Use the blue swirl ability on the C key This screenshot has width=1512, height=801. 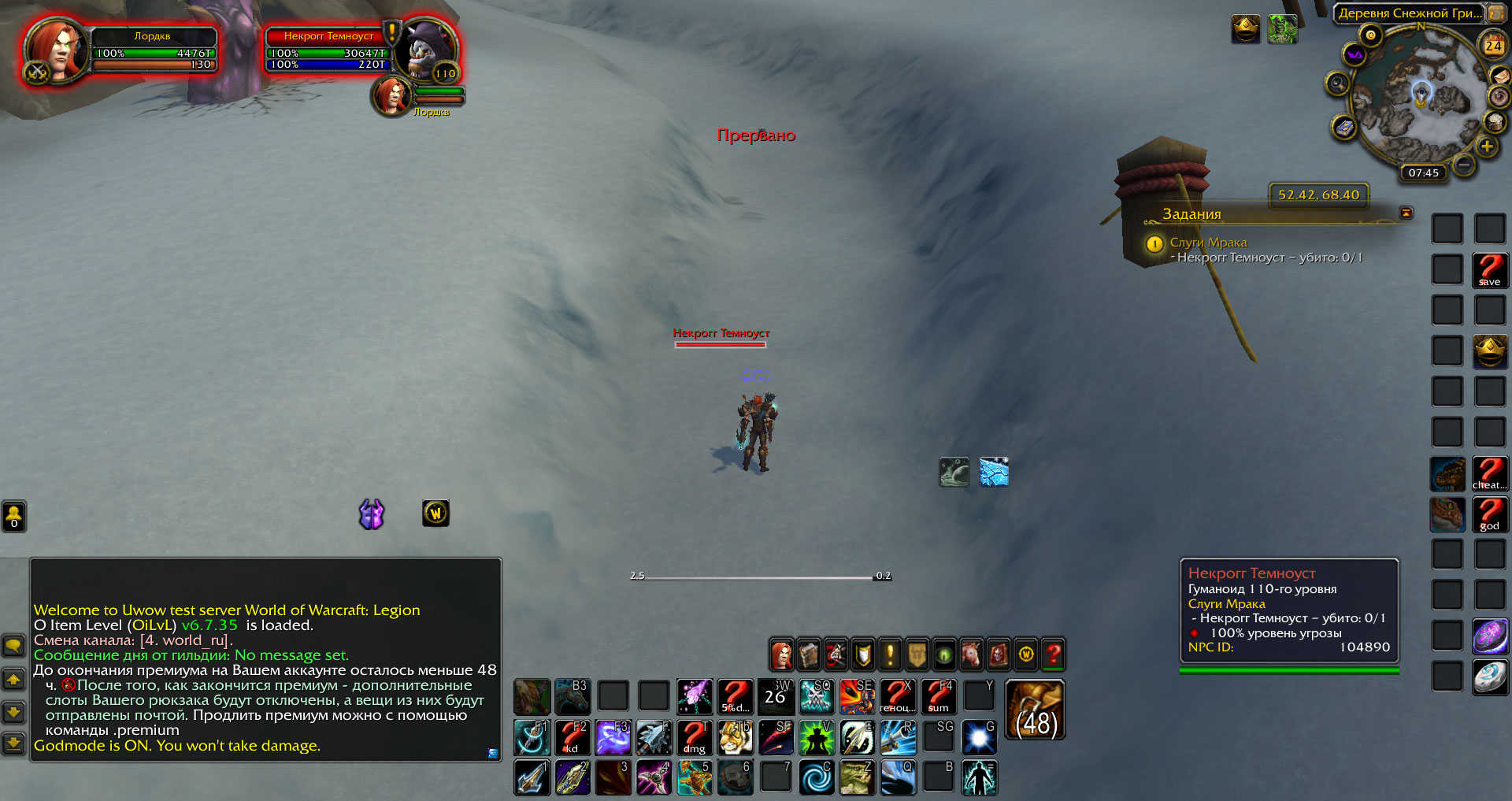(816, 778)
